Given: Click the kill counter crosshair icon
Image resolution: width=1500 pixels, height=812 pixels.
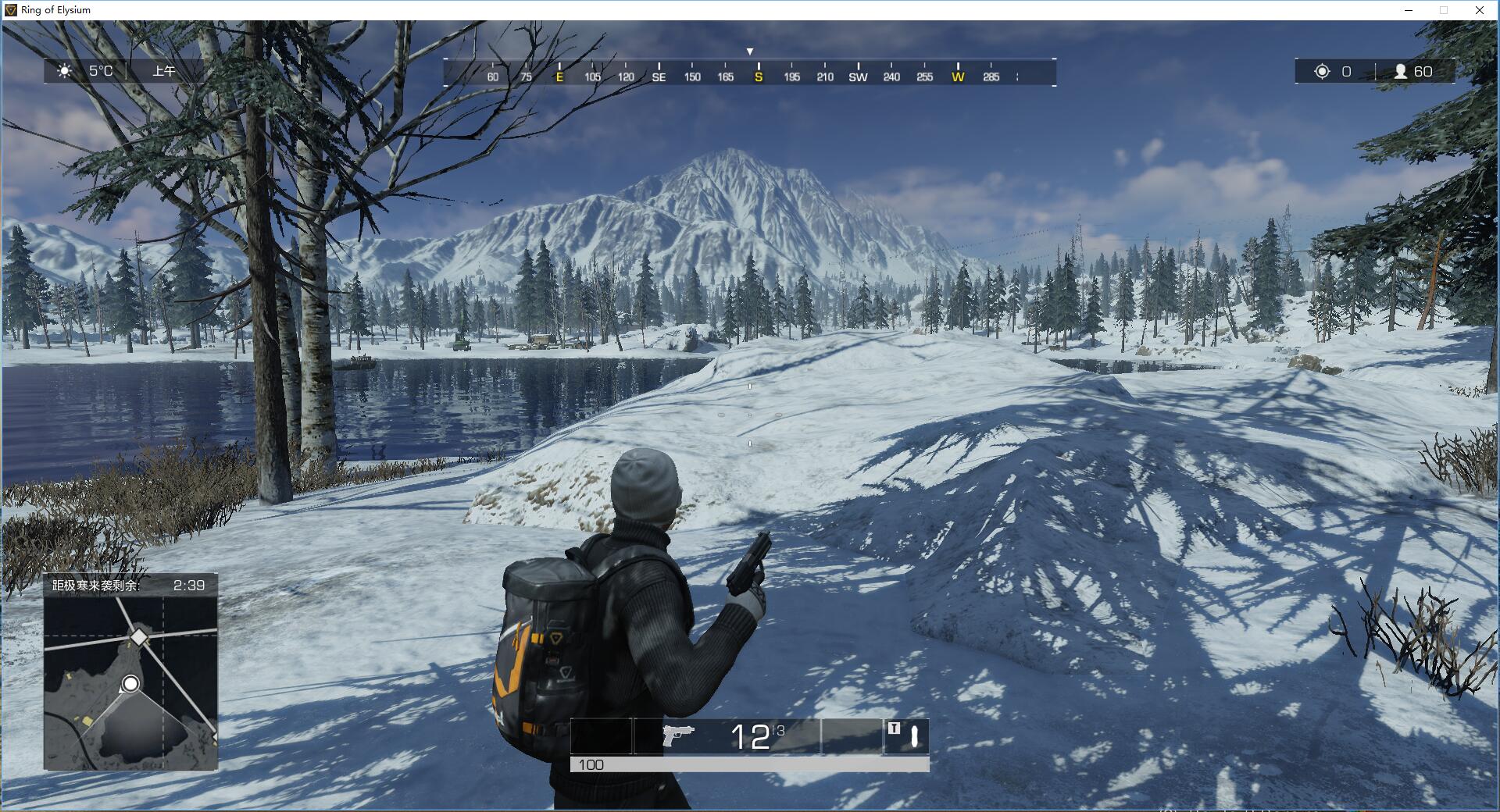Looking at the screenshot, I should pyautogui.click(x=1321, y=72).
